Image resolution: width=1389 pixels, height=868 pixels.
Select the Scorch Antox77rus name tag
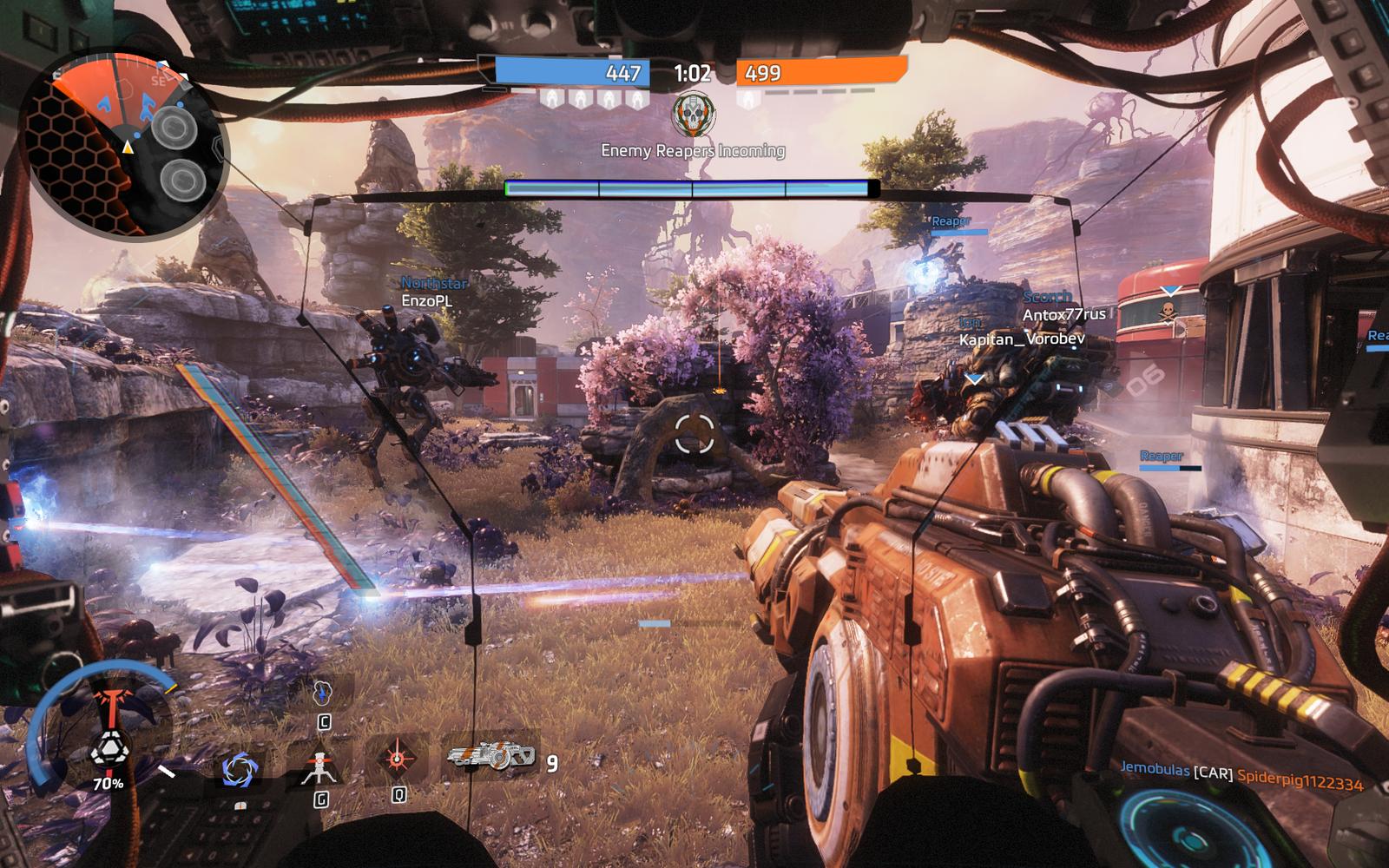tap(1063, 306)
